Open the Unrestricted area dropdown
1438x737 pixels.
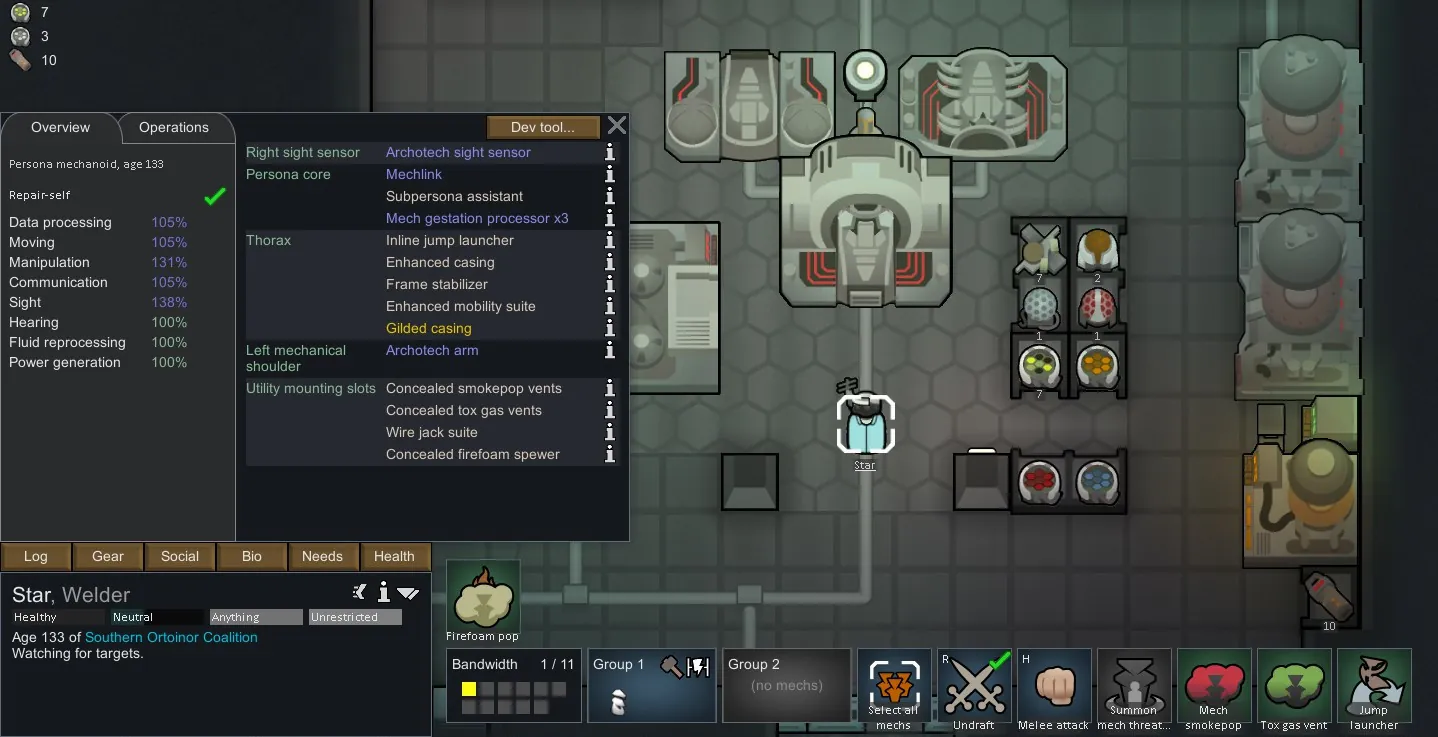point(355,617)
